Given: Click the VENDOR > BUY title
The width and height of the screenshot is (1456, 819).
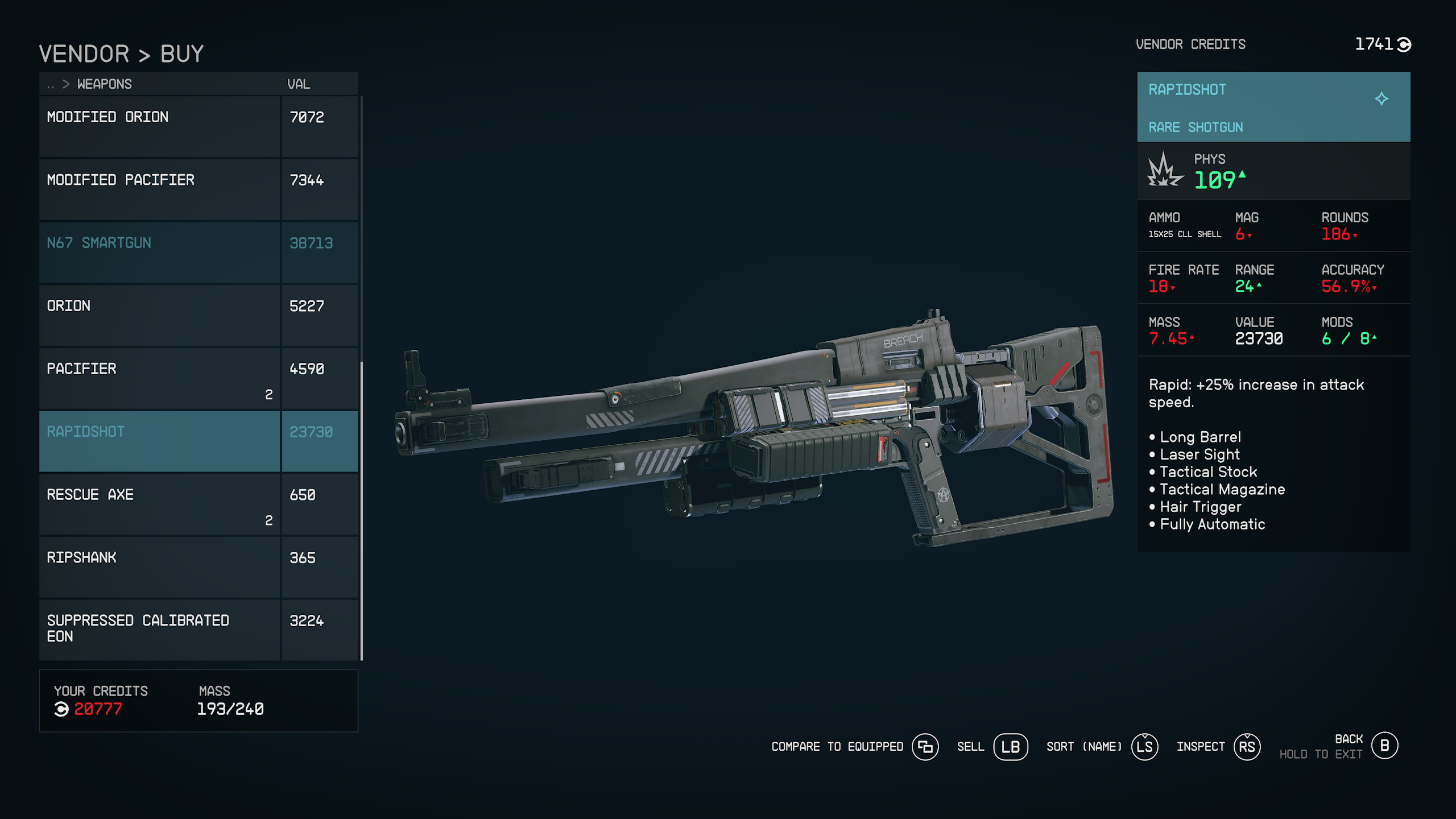Looking at the screenshot, I should point(121,53).
